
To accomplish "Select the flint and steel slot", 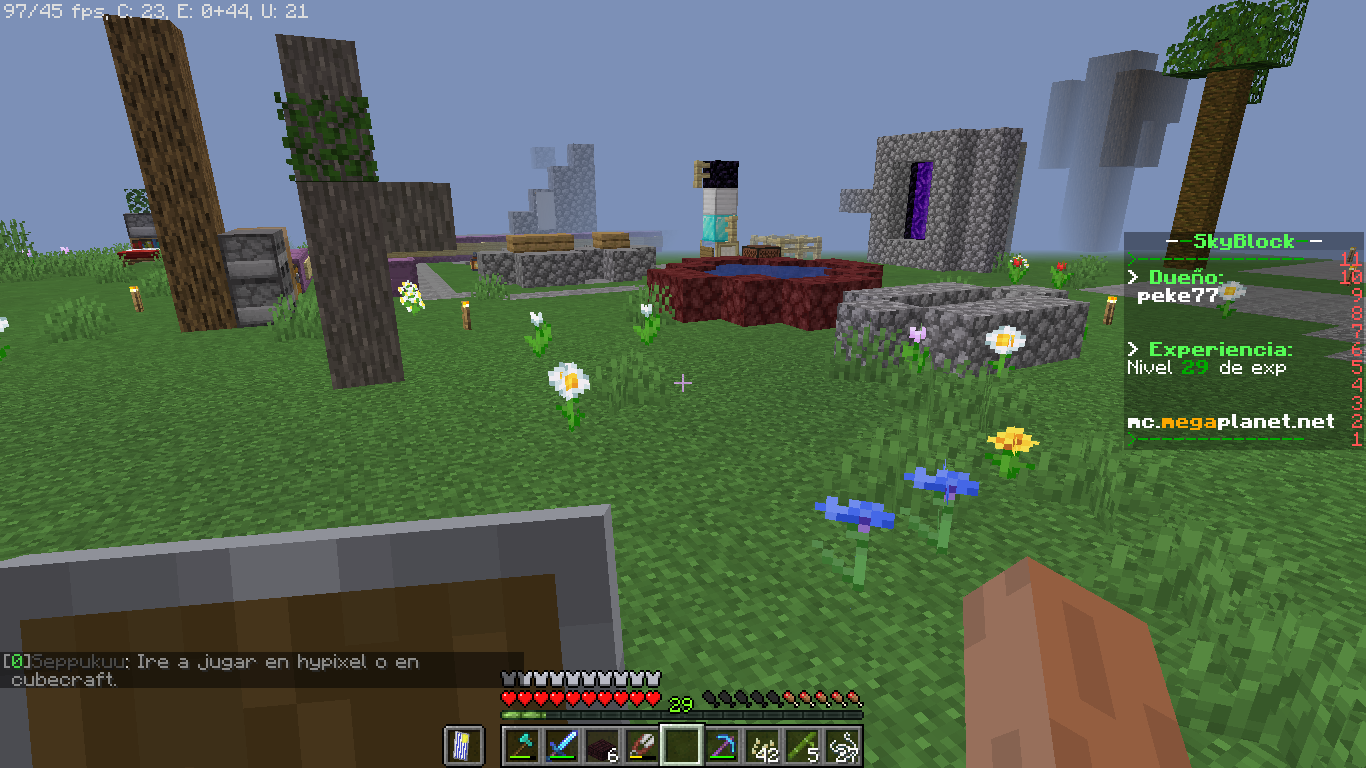I will pyautogui.click(x=642, y=746).
